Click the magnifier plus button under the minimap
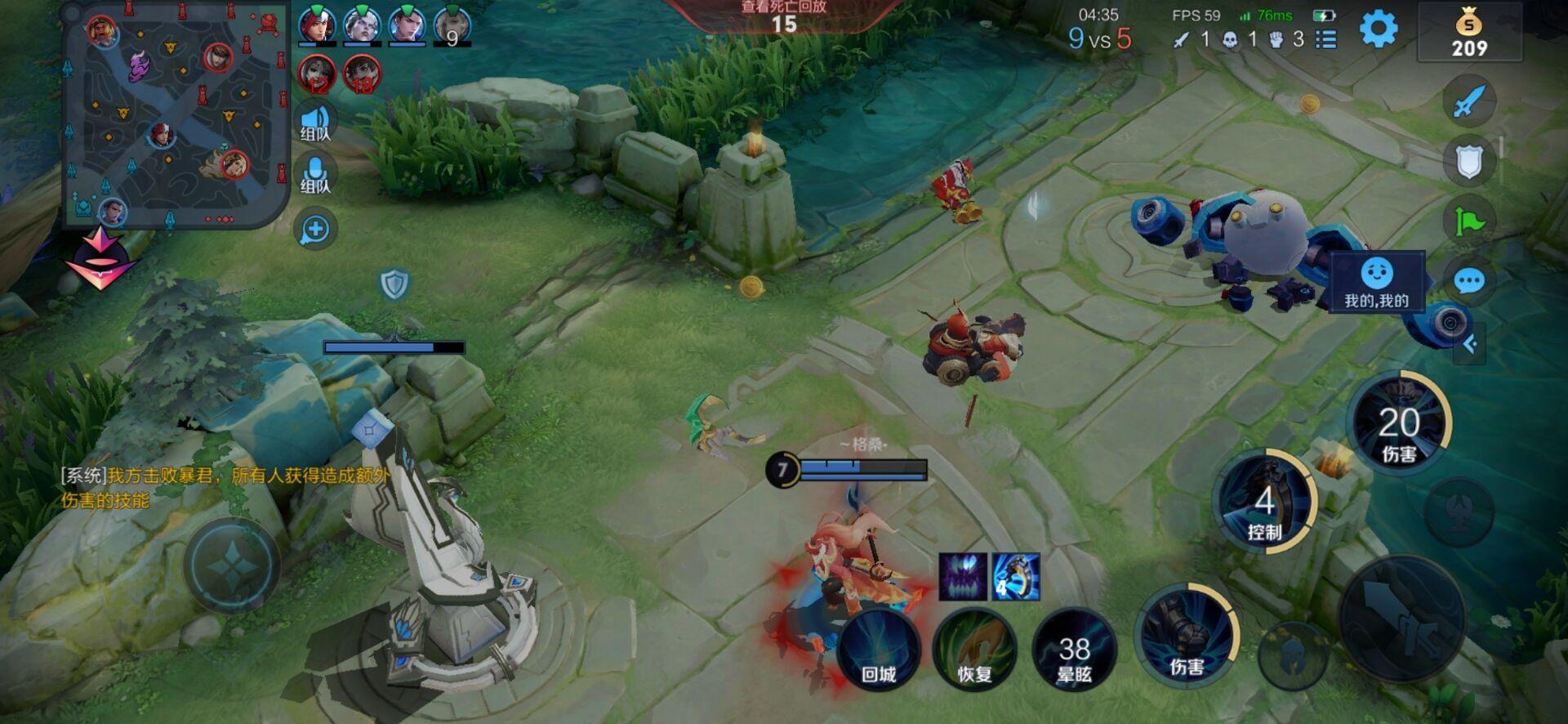This screenshot has height=724, width=1568. pyautogui.click(x=315, y=230)
